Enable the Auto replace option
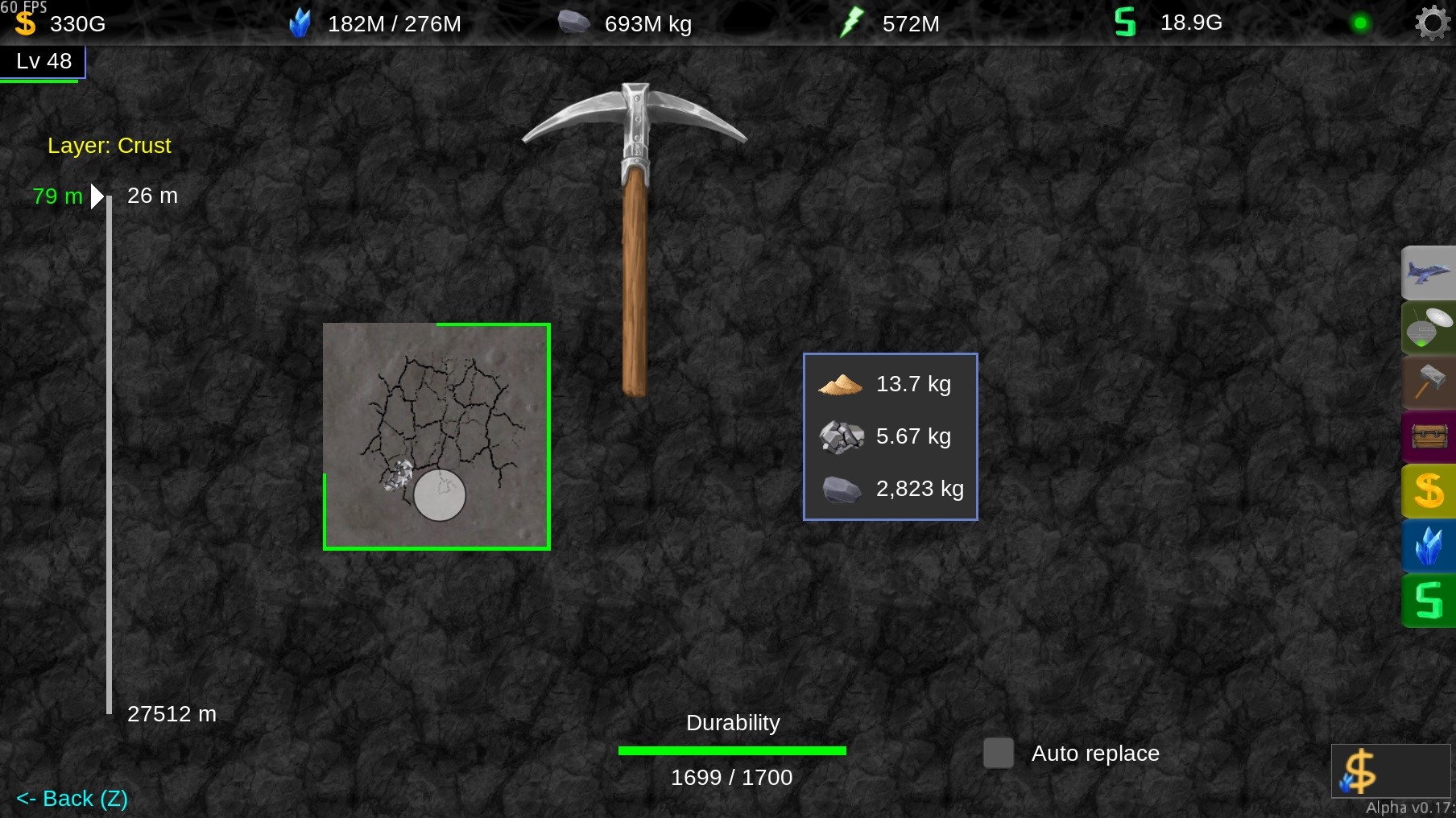The width and height of the screenshot is (1456, 818). click(998, 754)
